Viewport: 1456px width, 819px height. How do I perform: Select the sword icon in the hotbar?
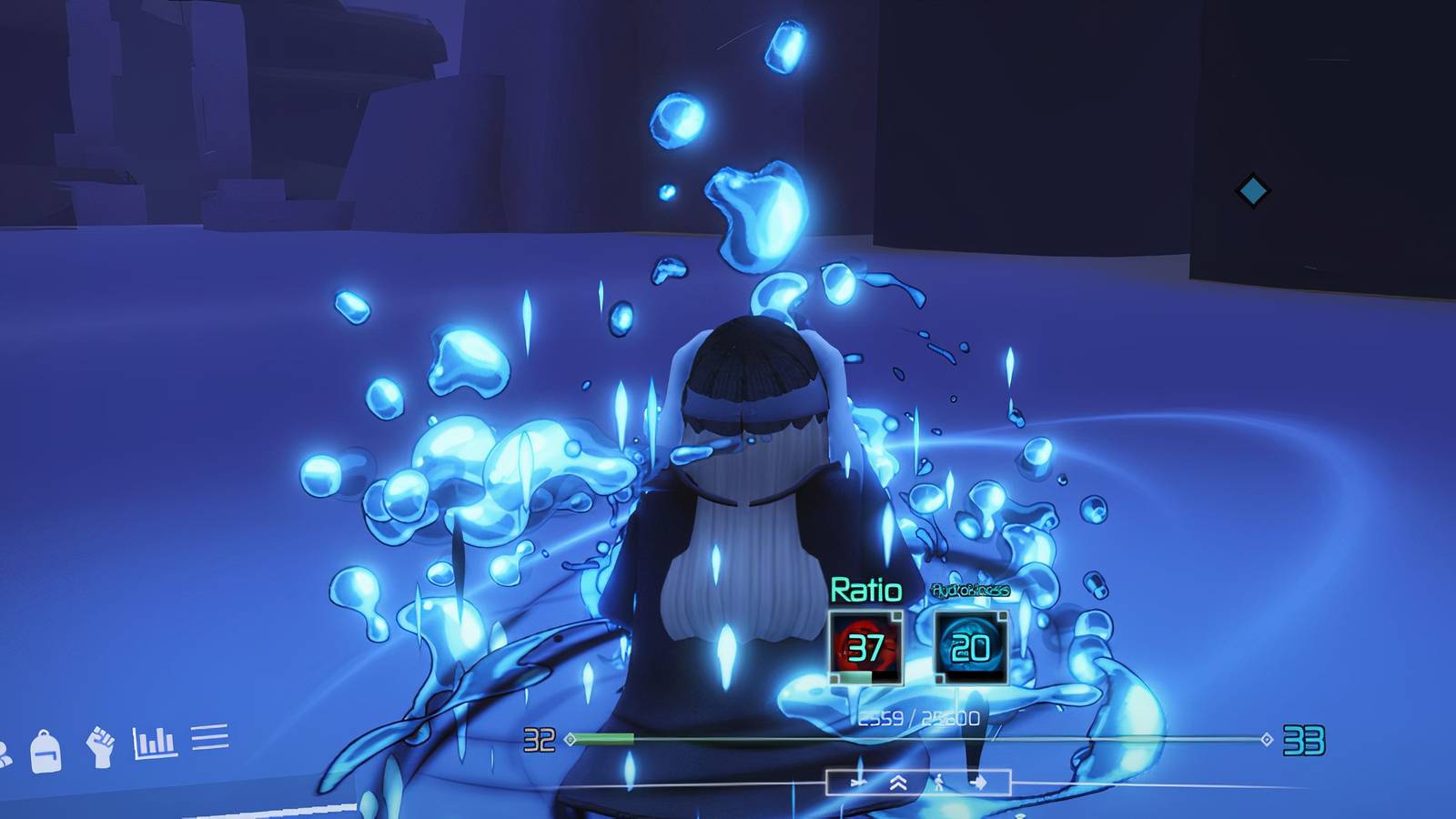[859, 783]
